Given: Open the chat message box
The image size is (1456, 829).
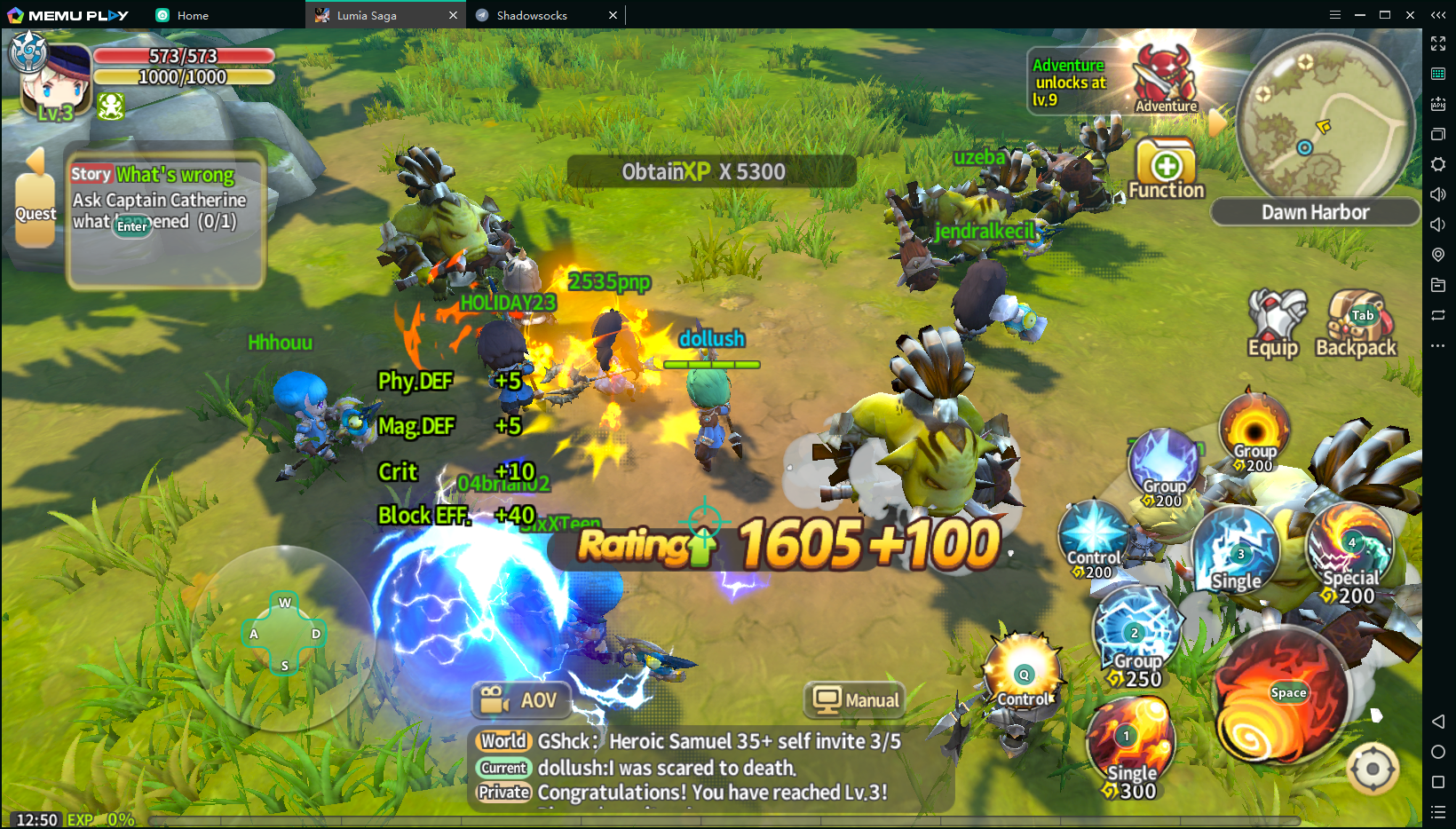Looking at the screenshot, I should (x=710, y=767).
